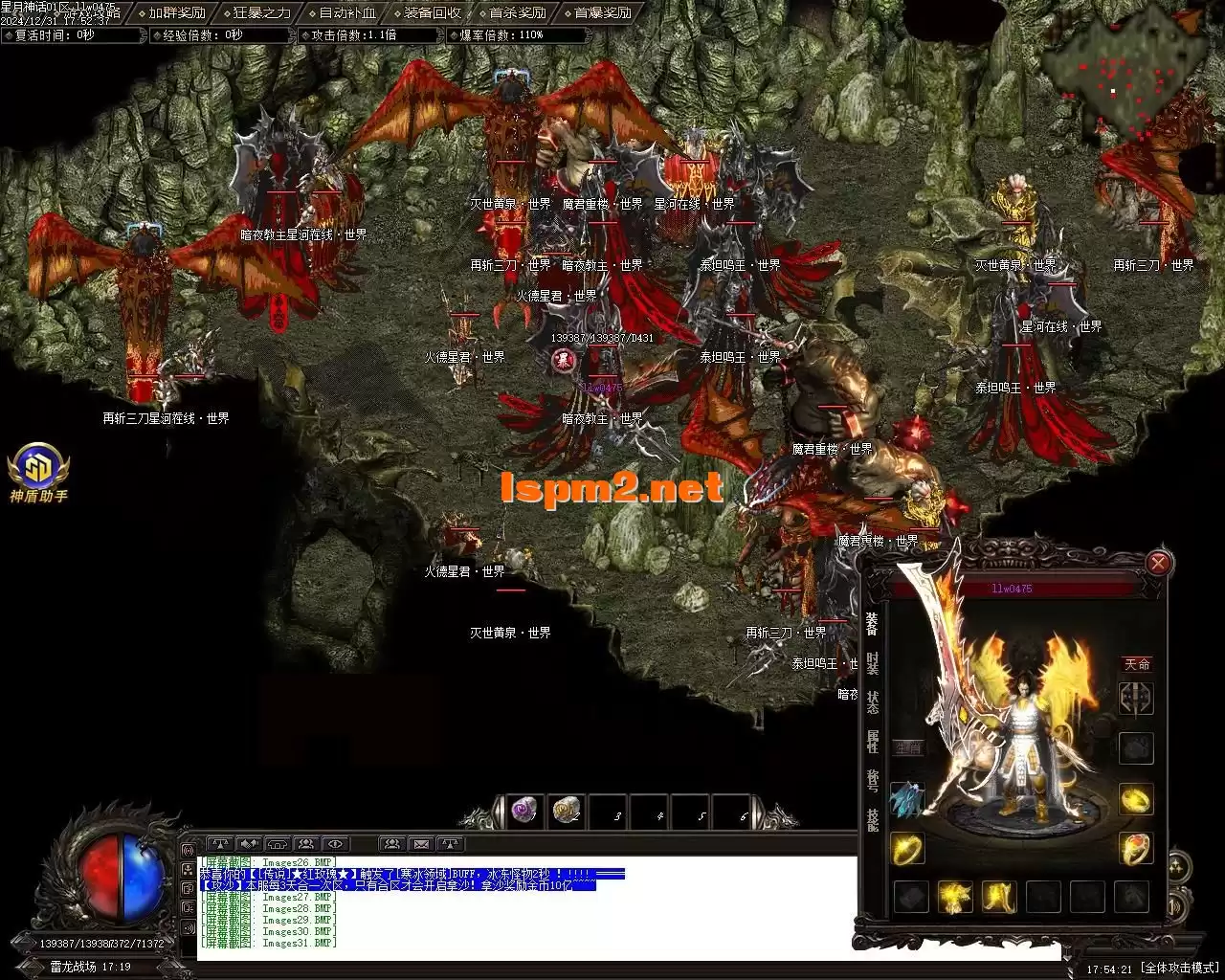This screenshot has width=1225, height=980.
Task: Close the character equipment panel
Action: (1158, 563)
